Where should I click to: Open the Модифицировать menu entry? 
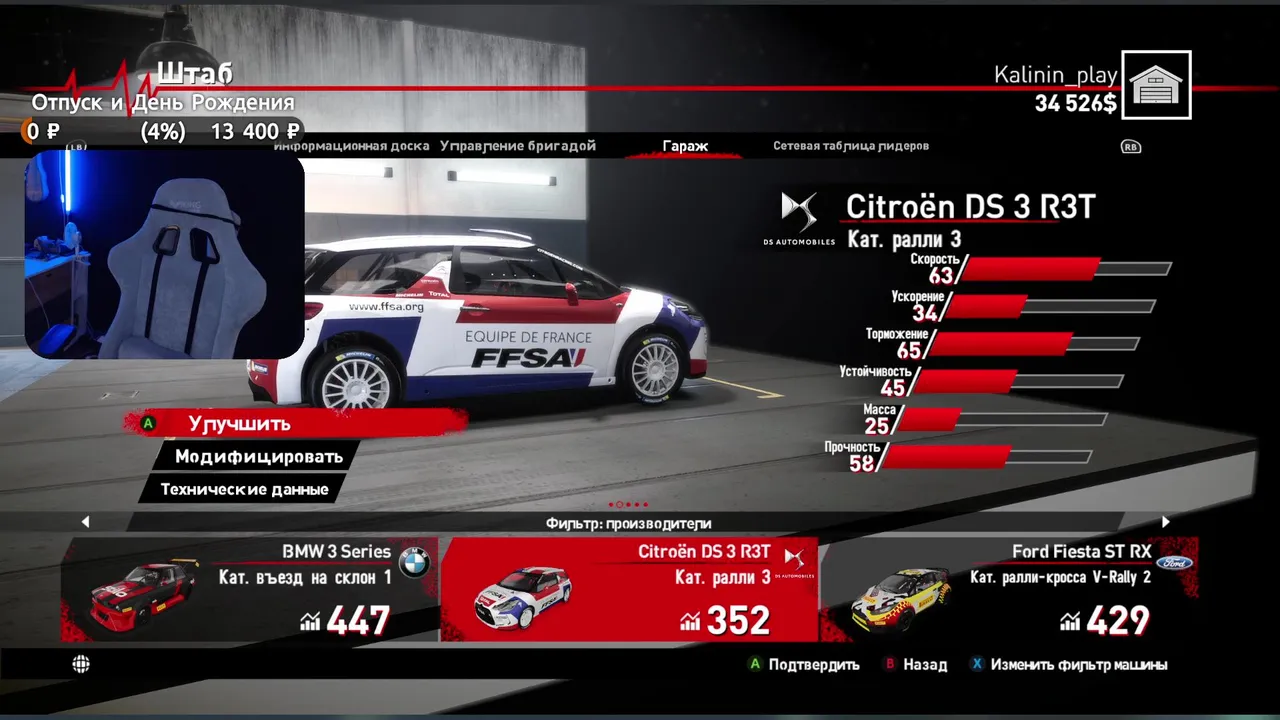point(258,457)
